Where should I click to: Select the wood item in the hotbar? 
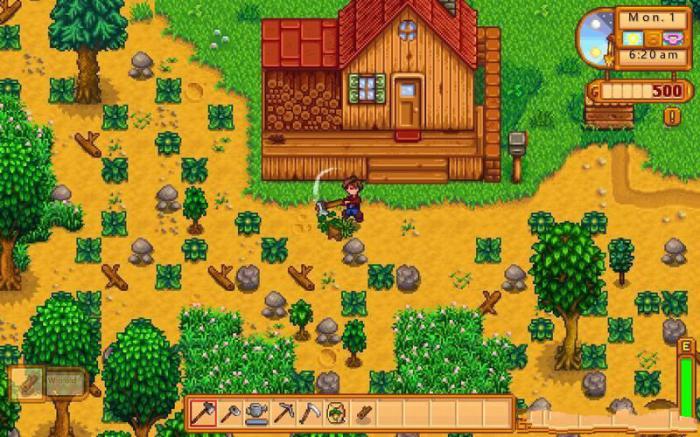[x=363, y=412]
